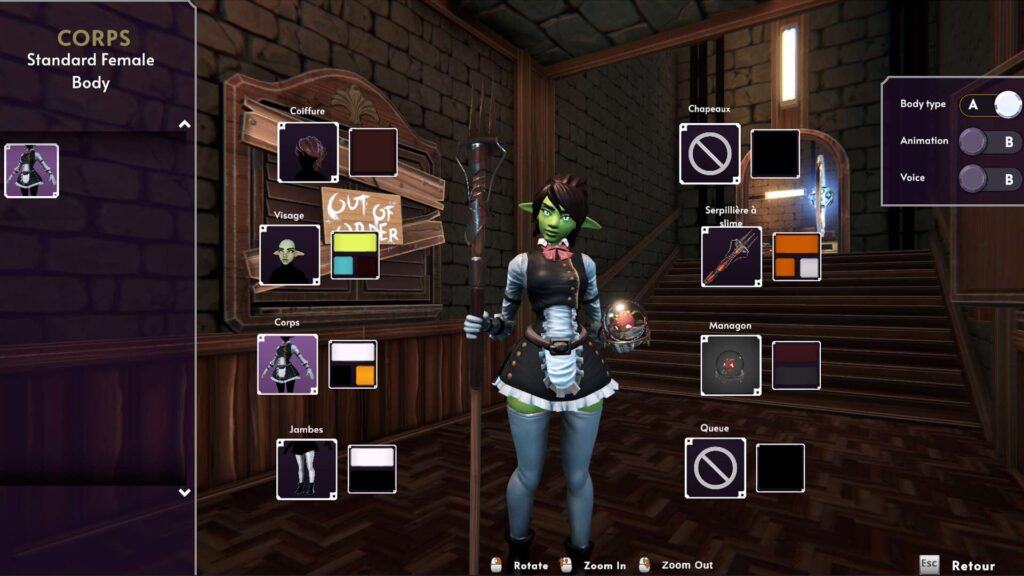Open the Jambes color palette

pos(372,469)
